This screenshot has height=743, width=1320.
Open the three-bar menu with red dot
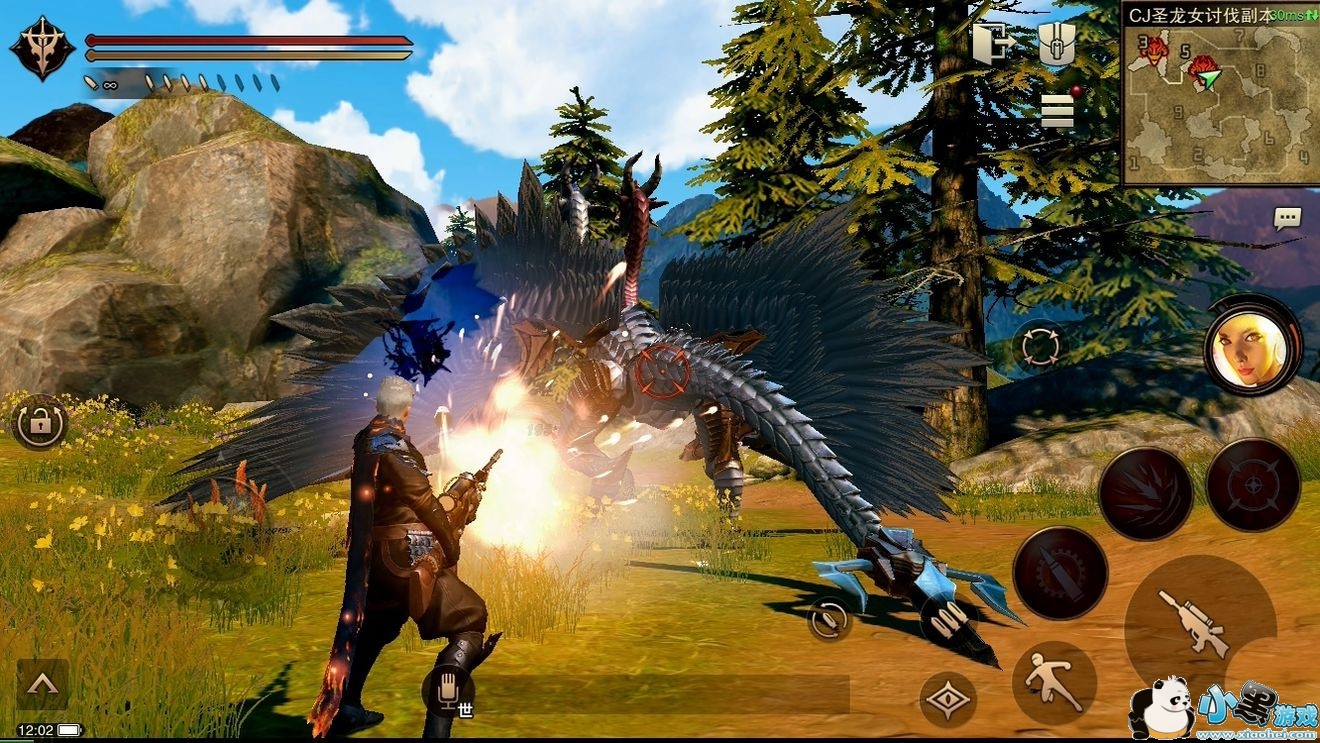[1057, 110]
